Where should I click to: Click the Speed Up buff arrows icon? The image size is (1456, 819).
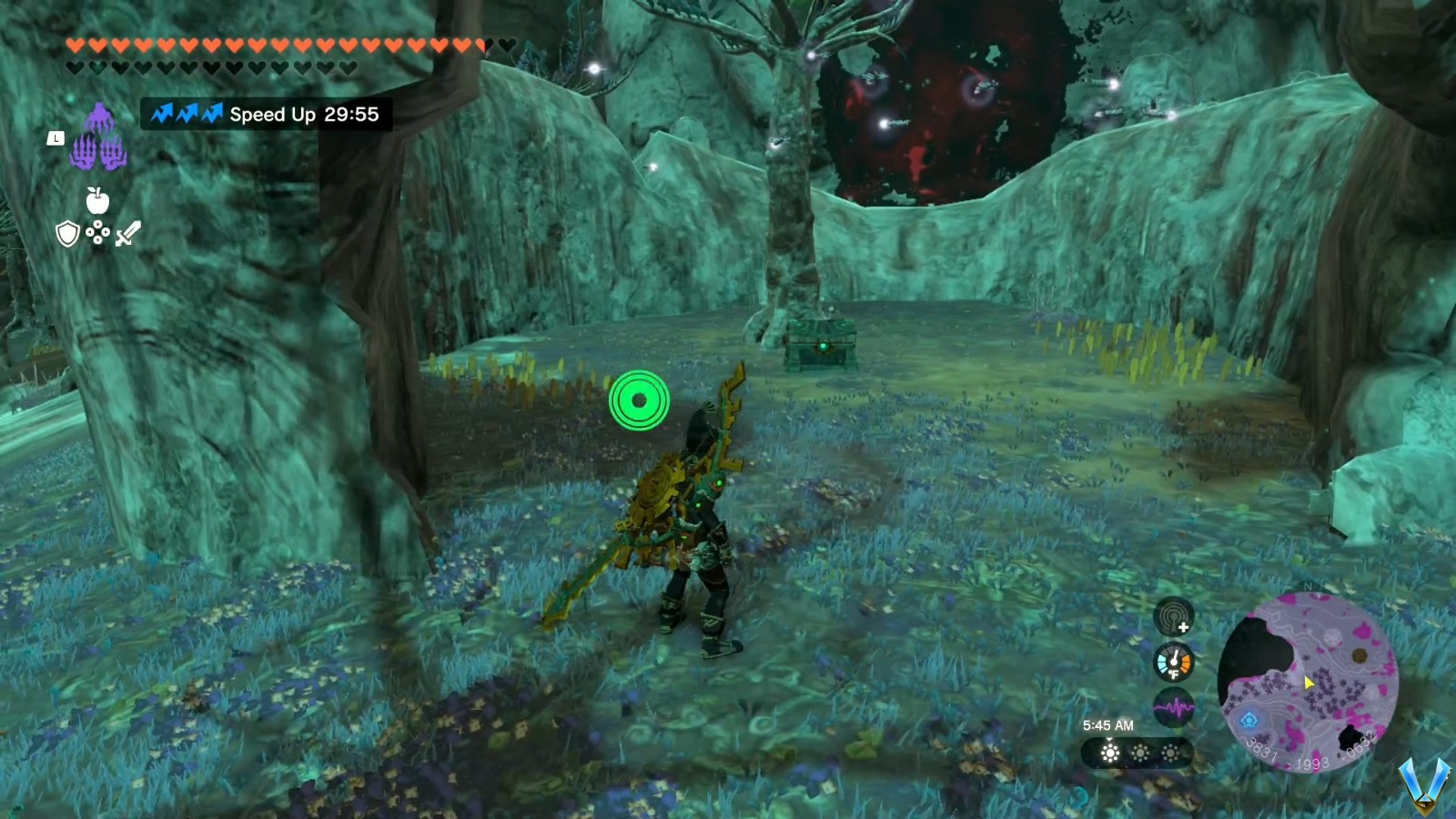tap(187, 115)
